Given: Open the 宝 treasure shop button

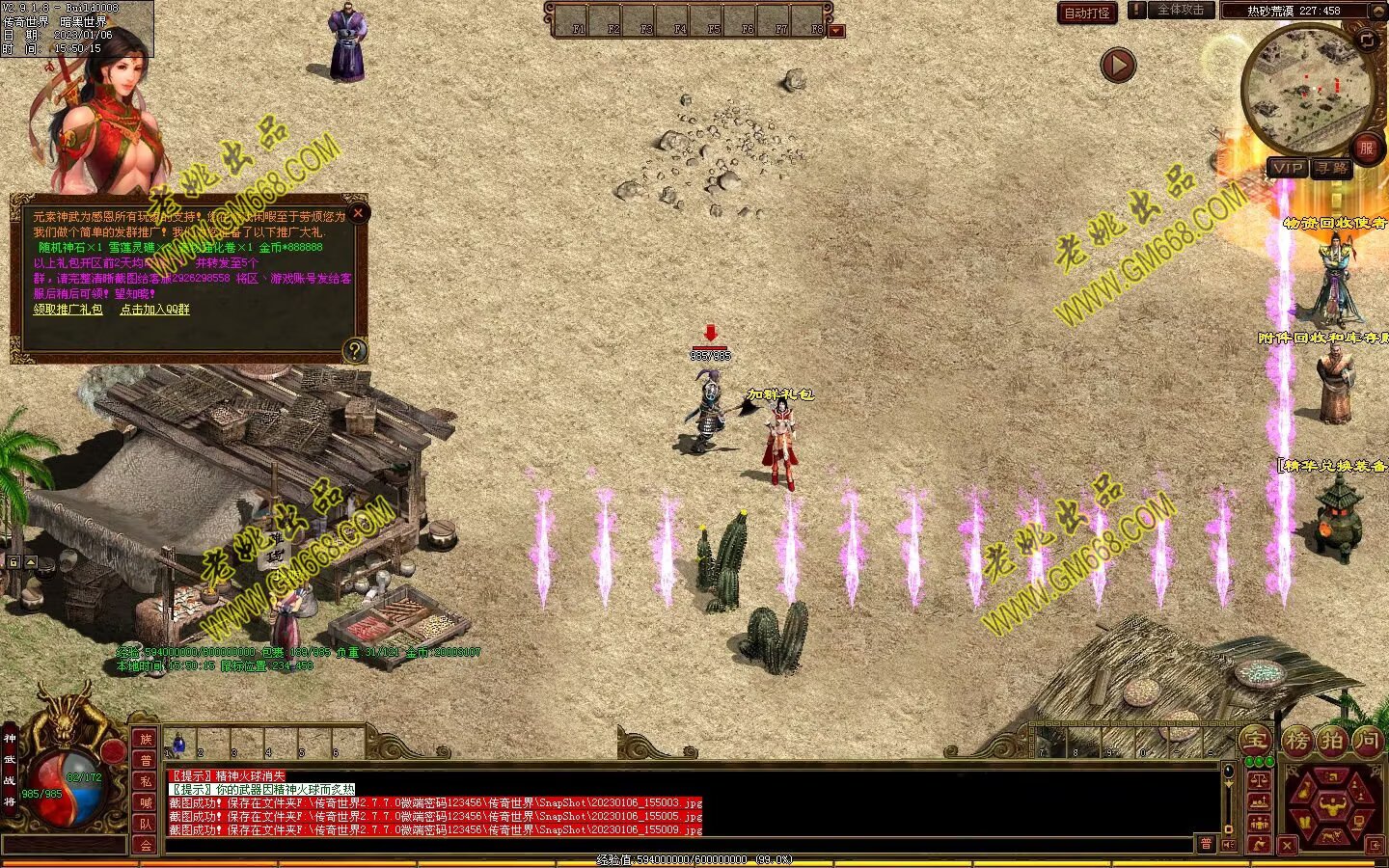Looking at the screenshot, I should coord(1255,741).
